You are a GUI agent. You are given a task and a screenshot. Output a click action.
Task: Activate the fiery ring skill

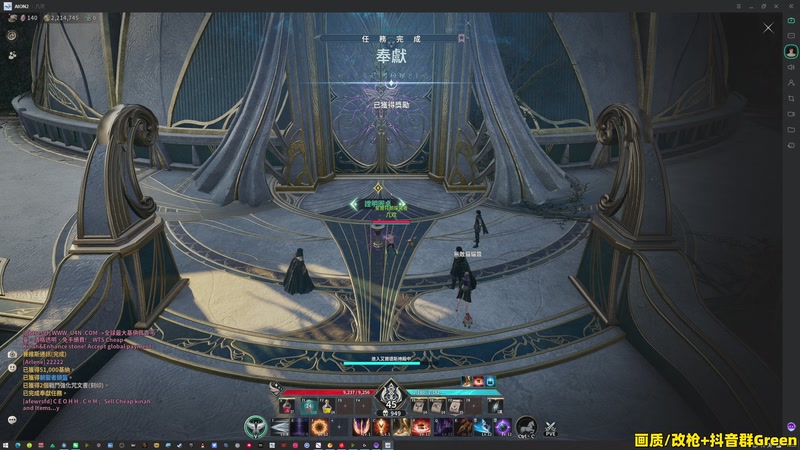(319, 428)
